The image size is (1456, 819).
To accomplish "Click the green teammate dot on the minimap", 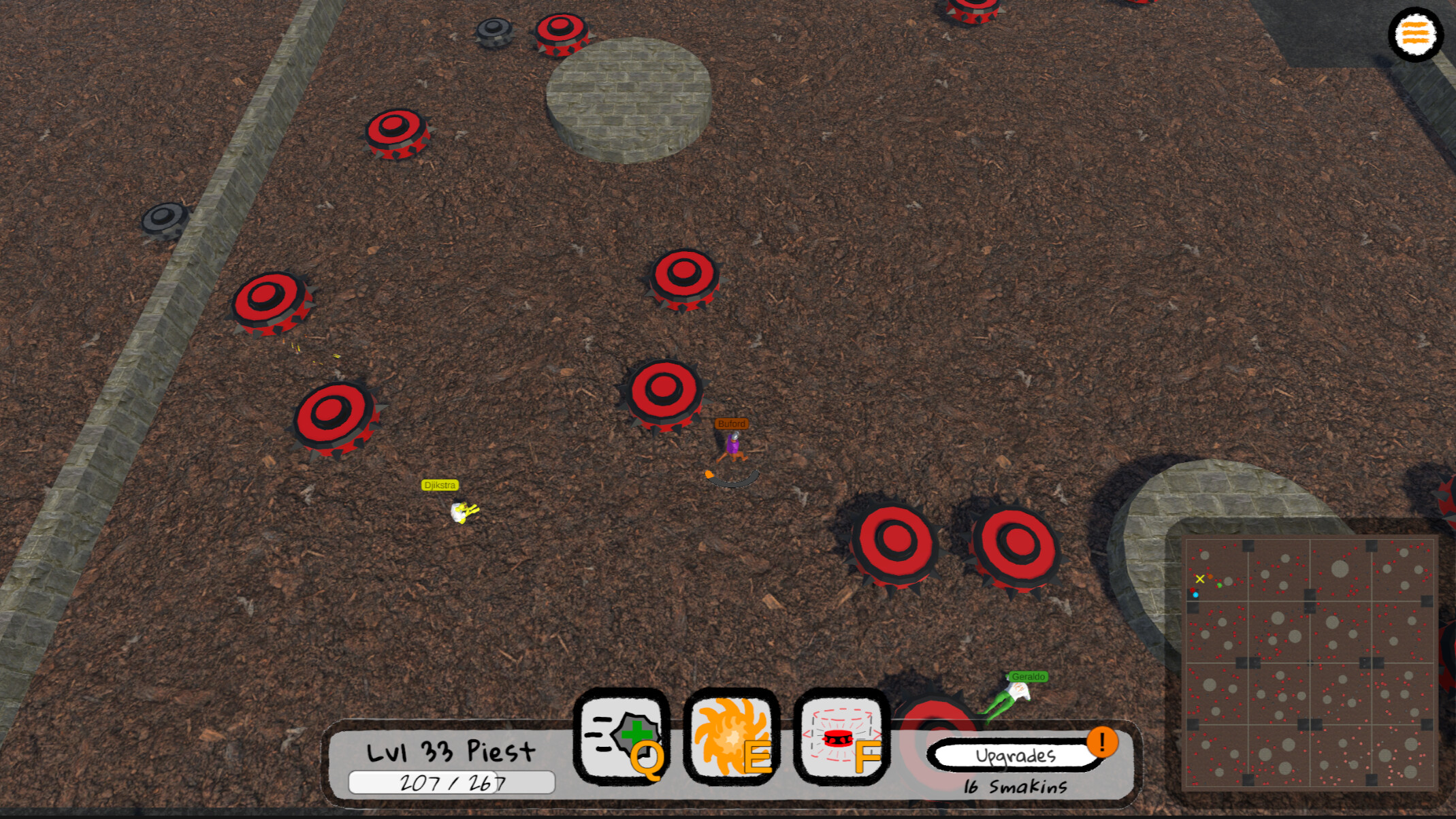I will [1220, 585].
